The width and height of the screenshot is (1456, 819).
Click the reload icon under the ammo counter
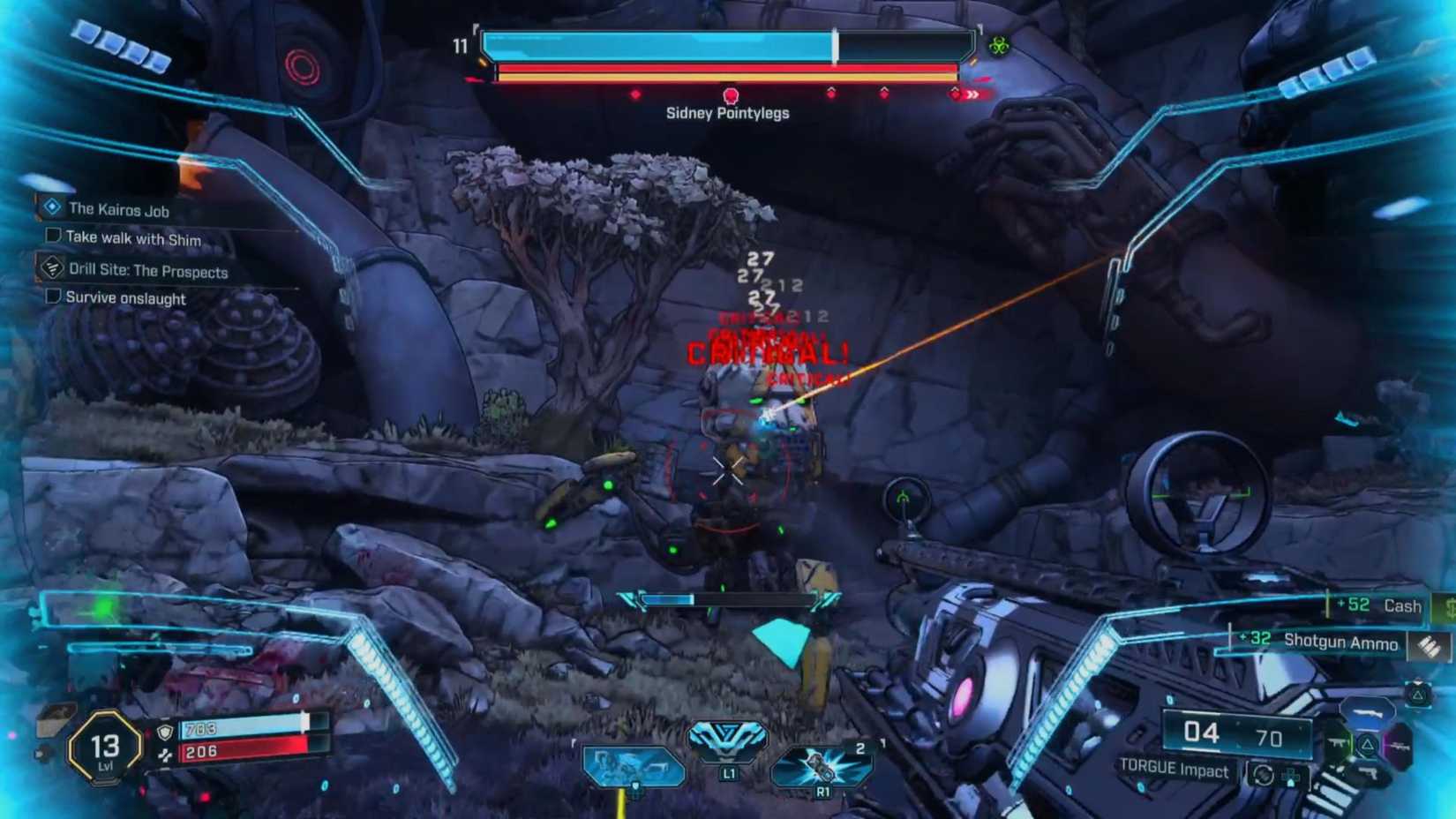(1262, 775)
